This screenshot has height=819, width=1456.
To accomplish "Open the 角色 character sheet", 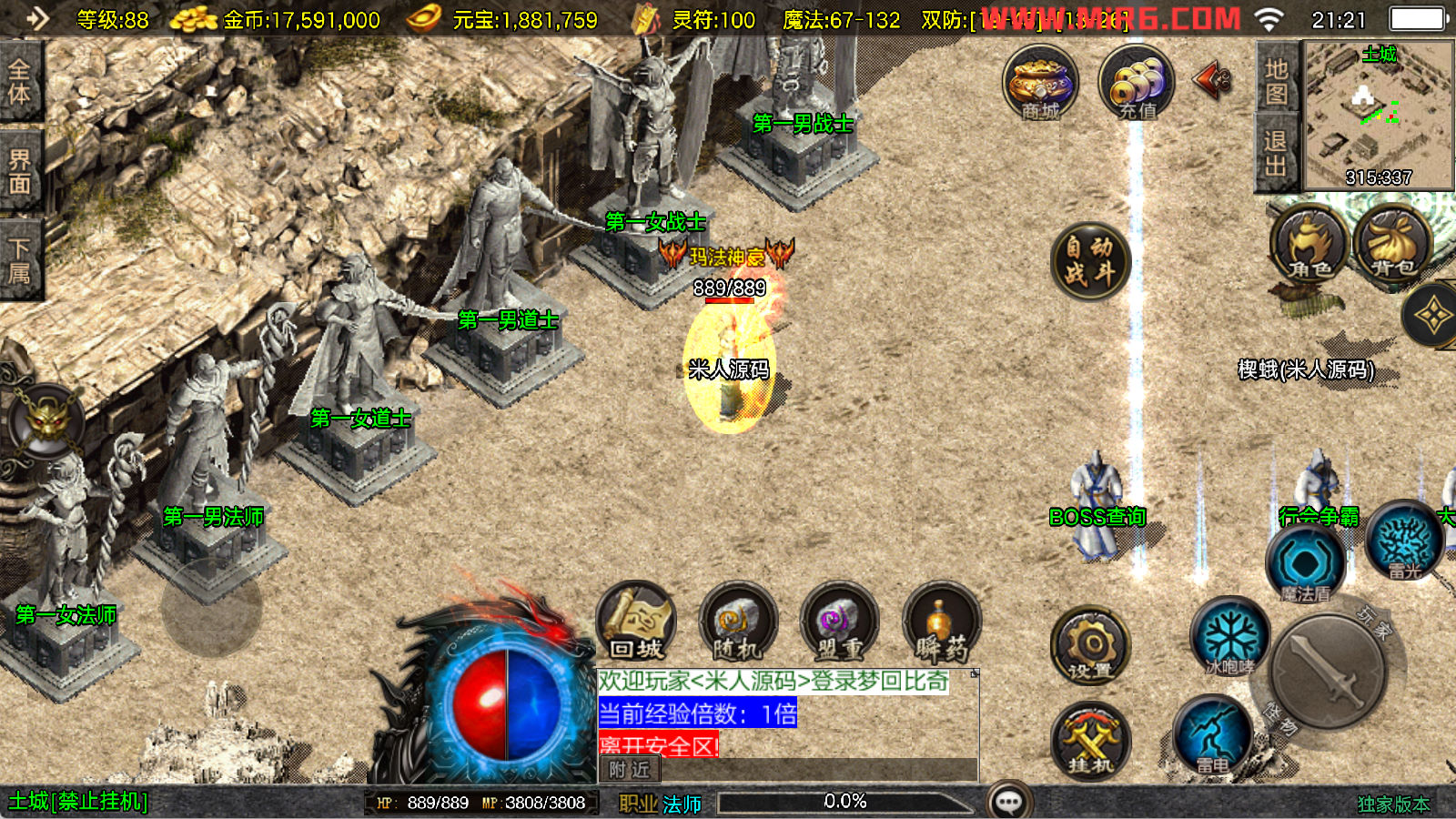I will [x=1309, y=246].
